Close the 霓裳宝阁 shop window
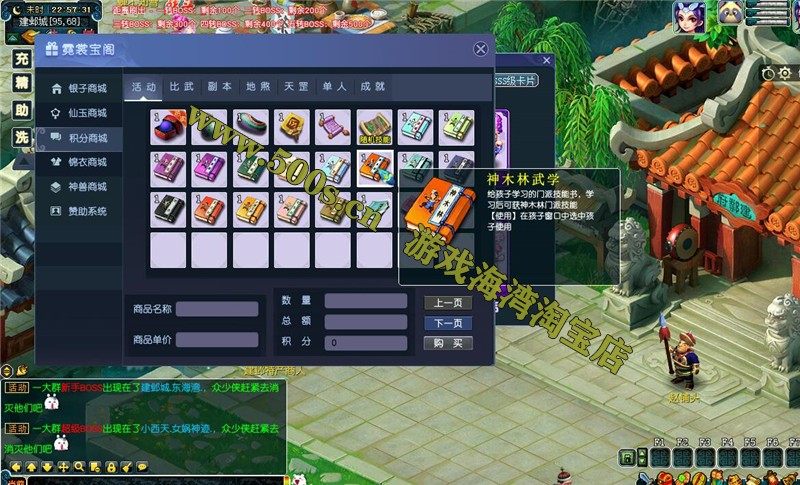The width and height of the screenshot is (800, 485). (481, 49)
